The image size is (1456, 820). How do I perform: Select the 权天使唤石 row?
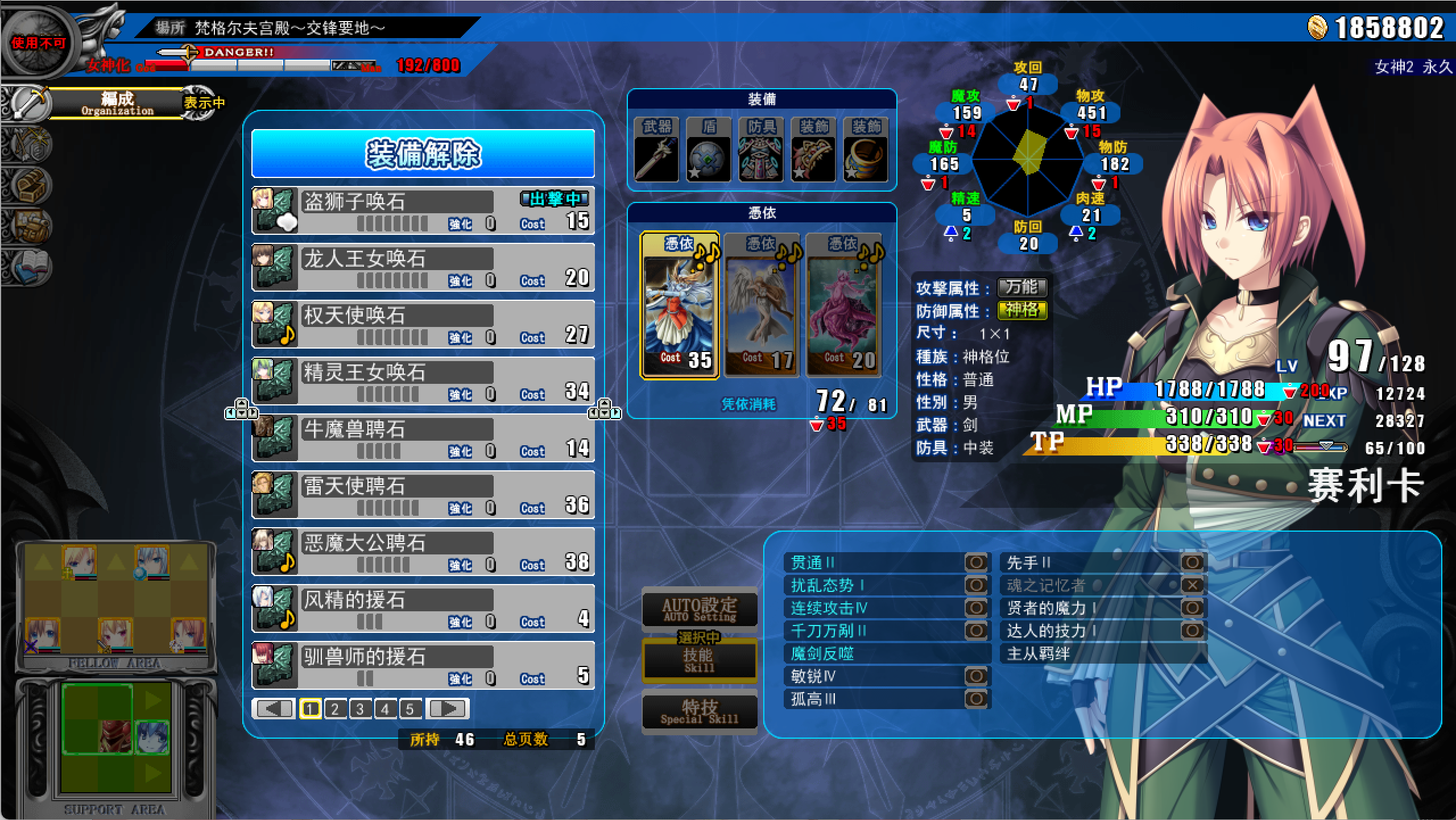pyautogui.click(x=423, y=325)
